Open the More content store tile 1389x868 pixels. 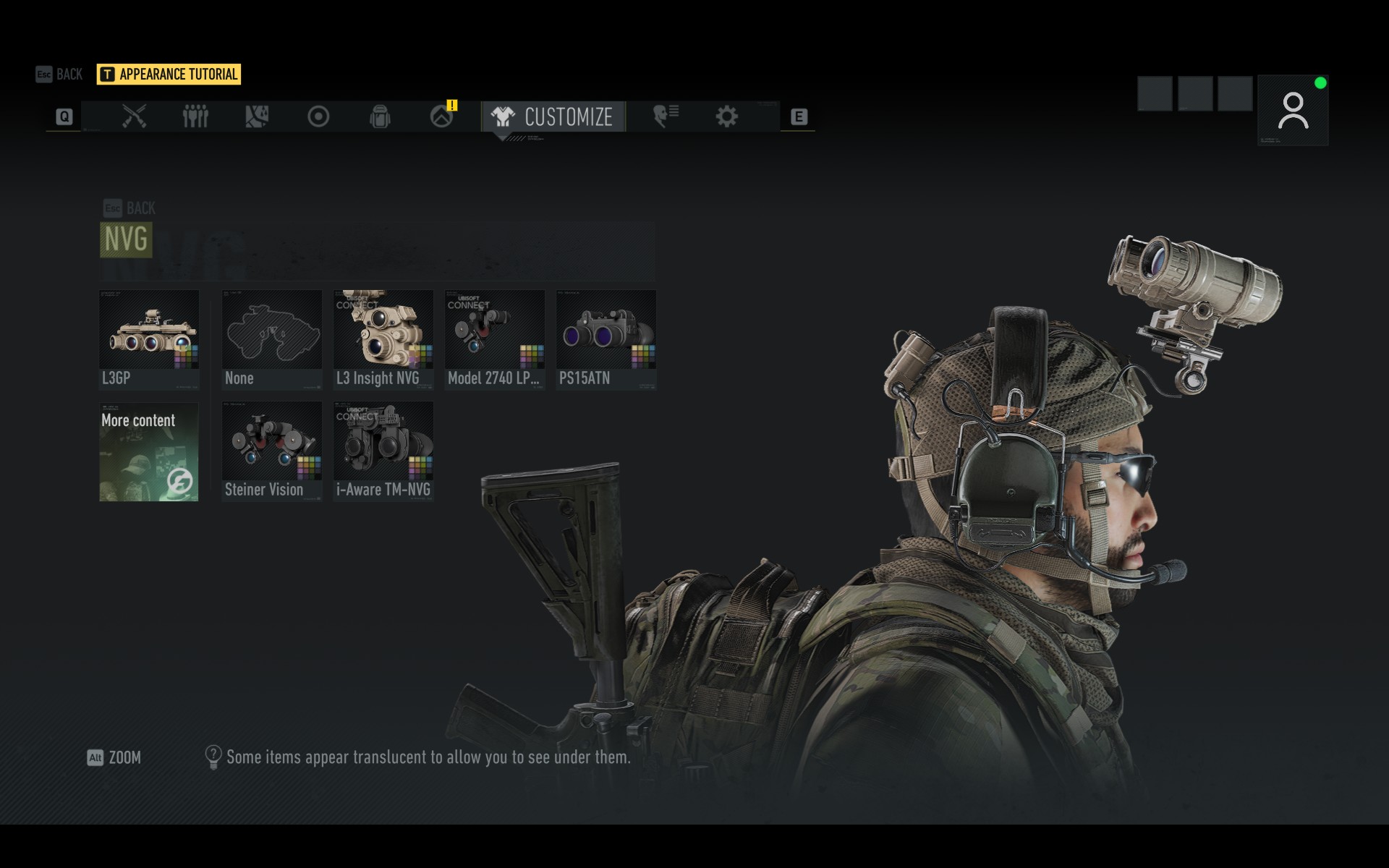149,452
